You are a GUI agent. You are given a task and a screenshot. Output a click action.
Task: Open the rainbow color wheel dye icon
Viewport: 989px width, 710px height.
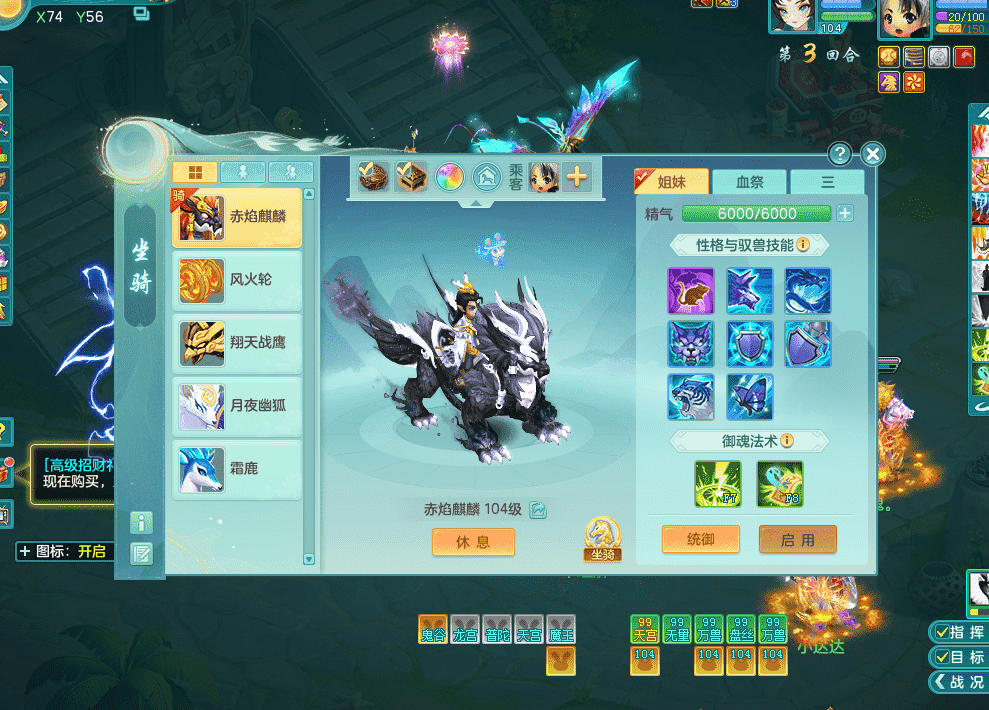coord(451,177)
